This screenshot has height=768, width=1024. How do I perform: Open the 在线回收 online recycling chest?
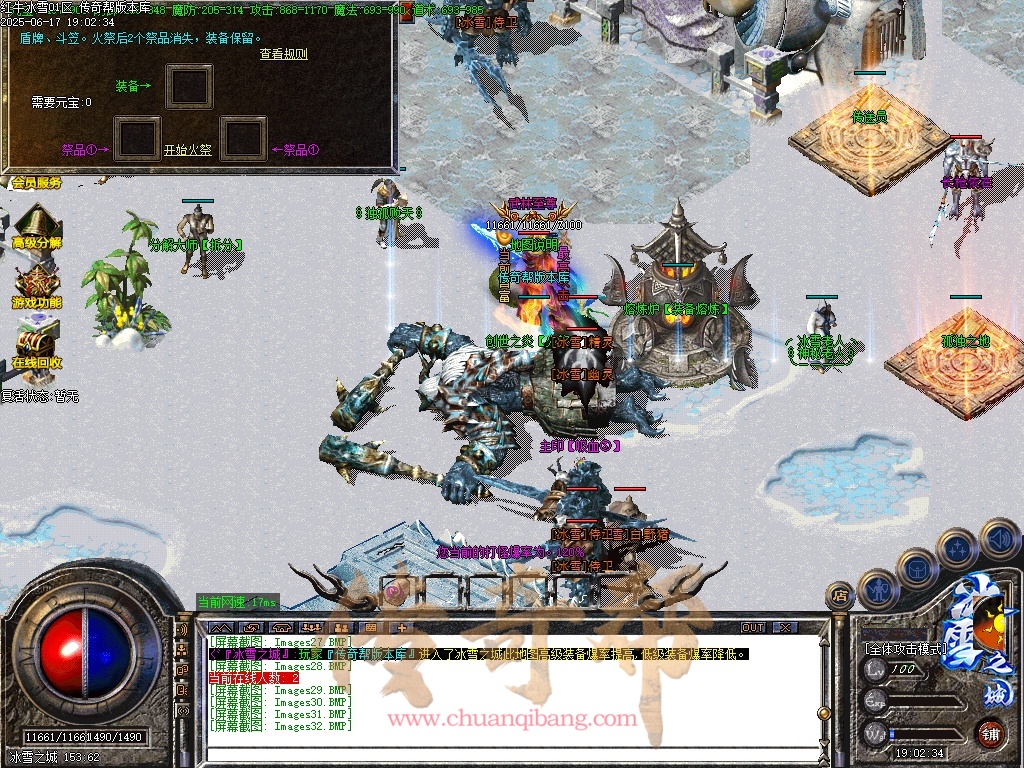(37, 343)
